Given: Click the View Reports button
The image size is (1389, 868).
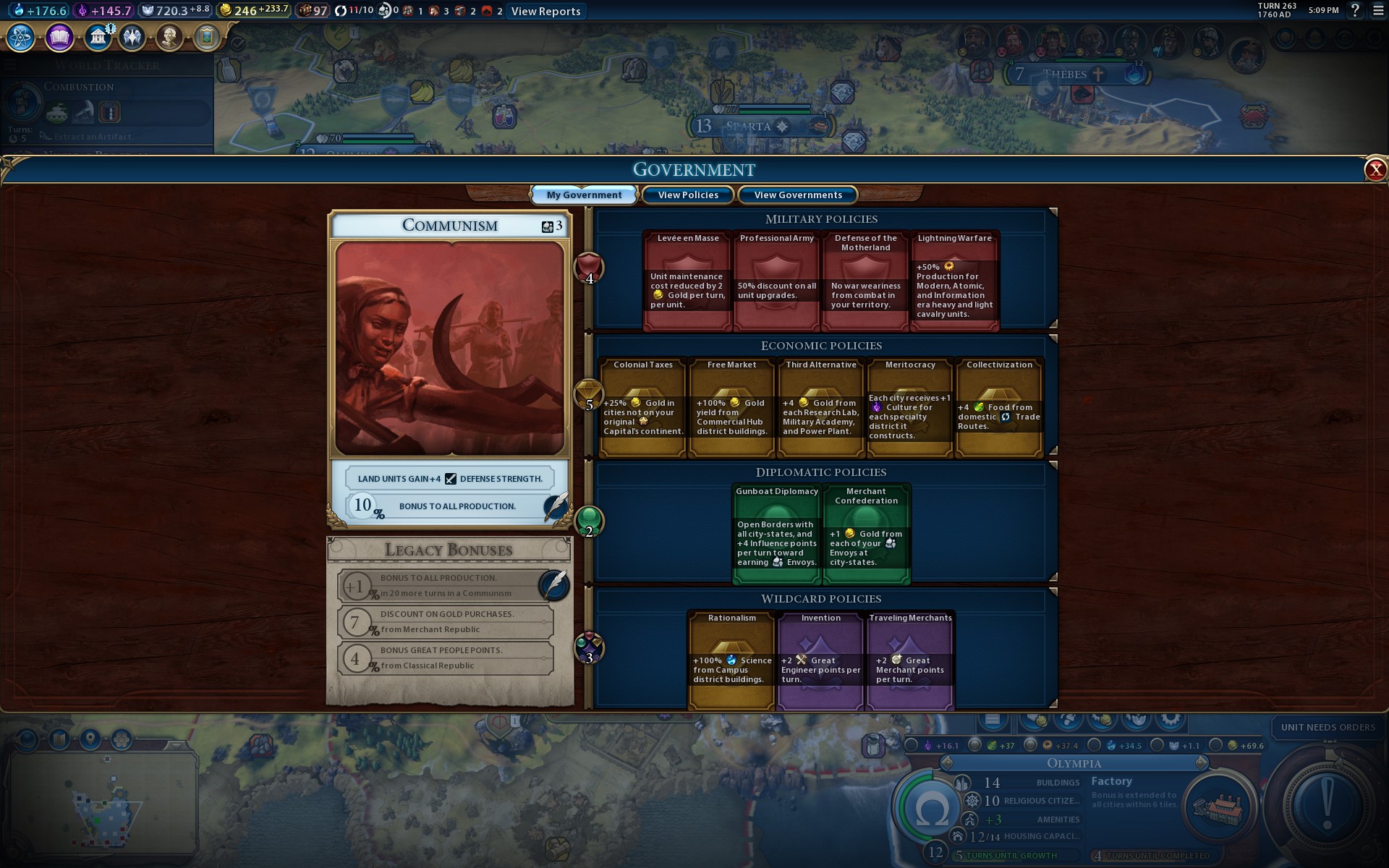Looking at the screenshot, I should (545, 11).
